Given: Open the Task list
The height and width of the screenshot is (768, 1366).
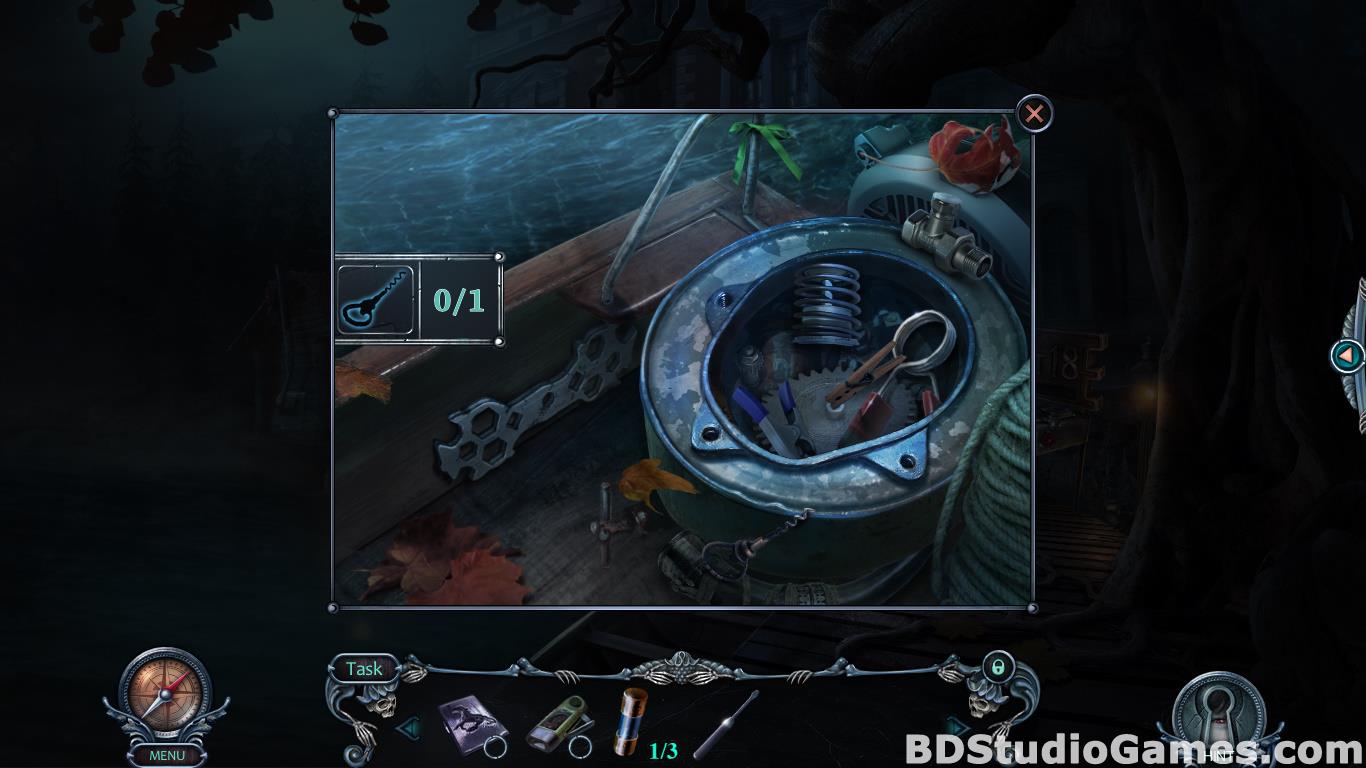Looking at the screenshot, I should [x=364, y=668].
